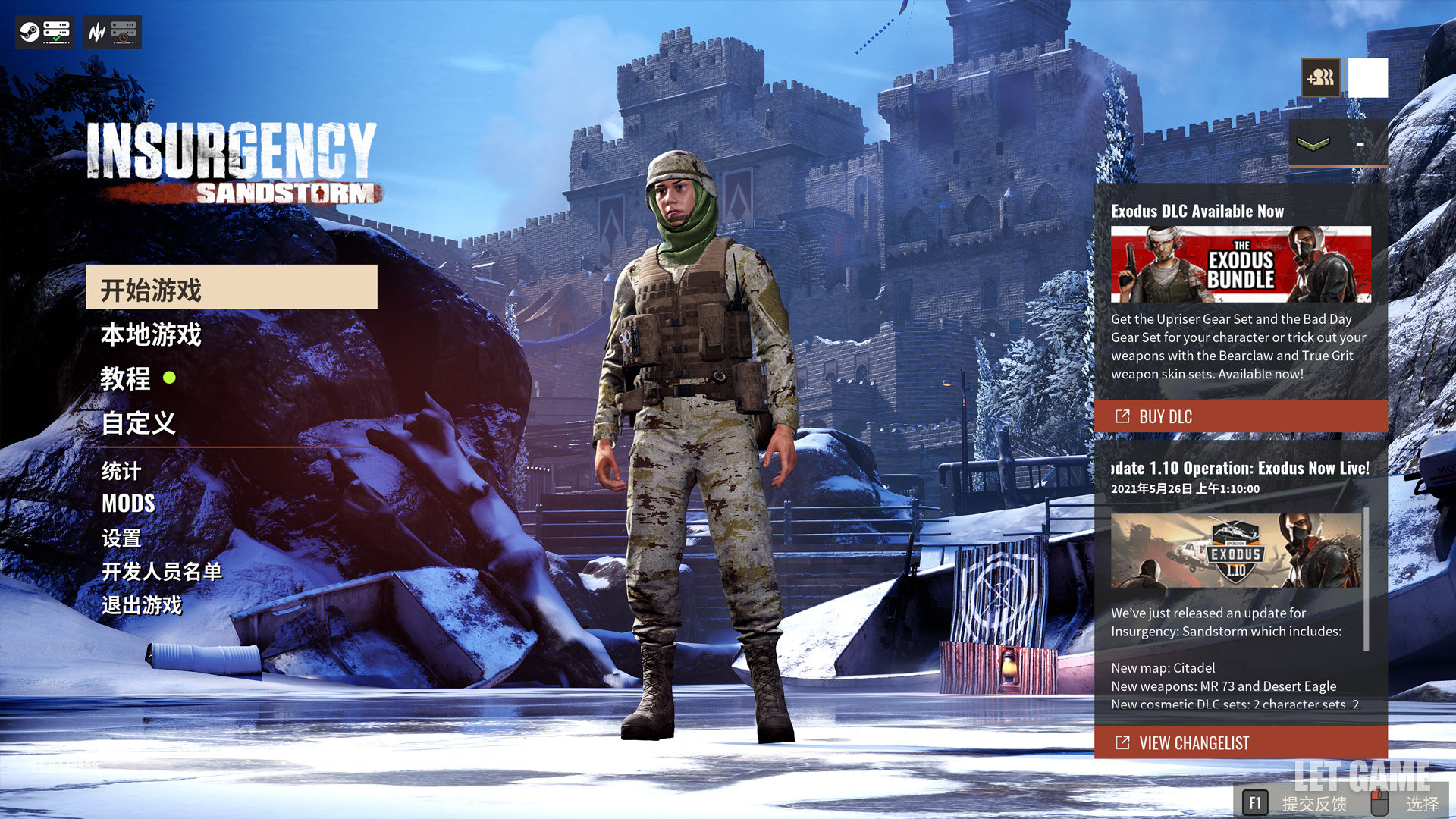Select the white player avatar square

[x=1368, y=77]
